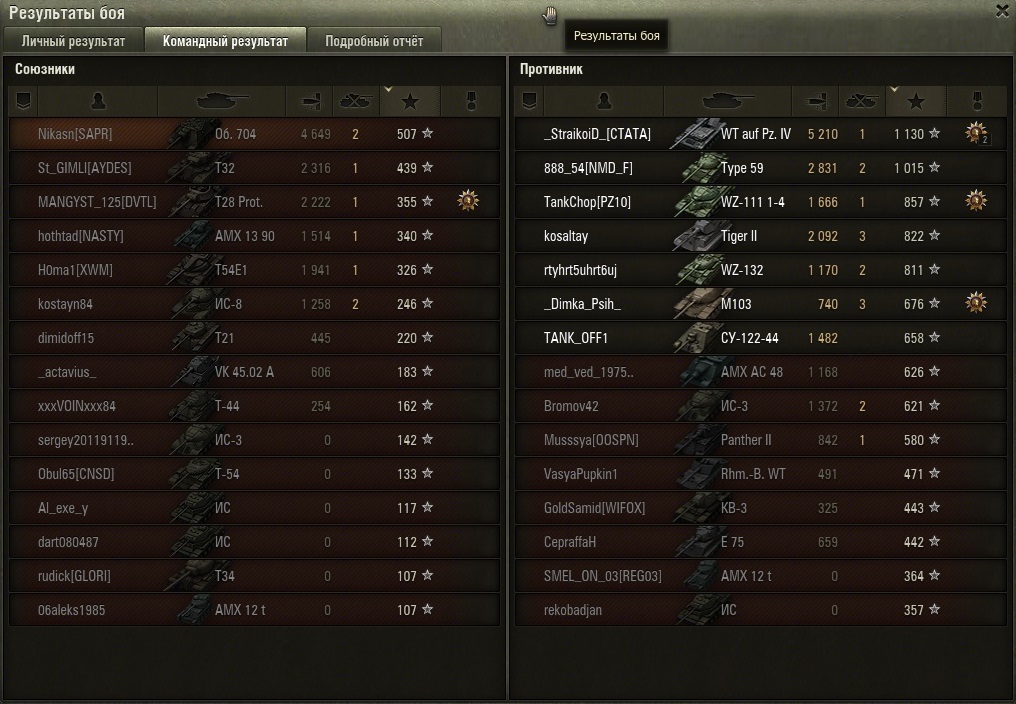The height and width of the screenshot is (704, 1016).
Task: Choose the hothtad[NASTY] AMX 13 90 row
Action: (254, 236)
